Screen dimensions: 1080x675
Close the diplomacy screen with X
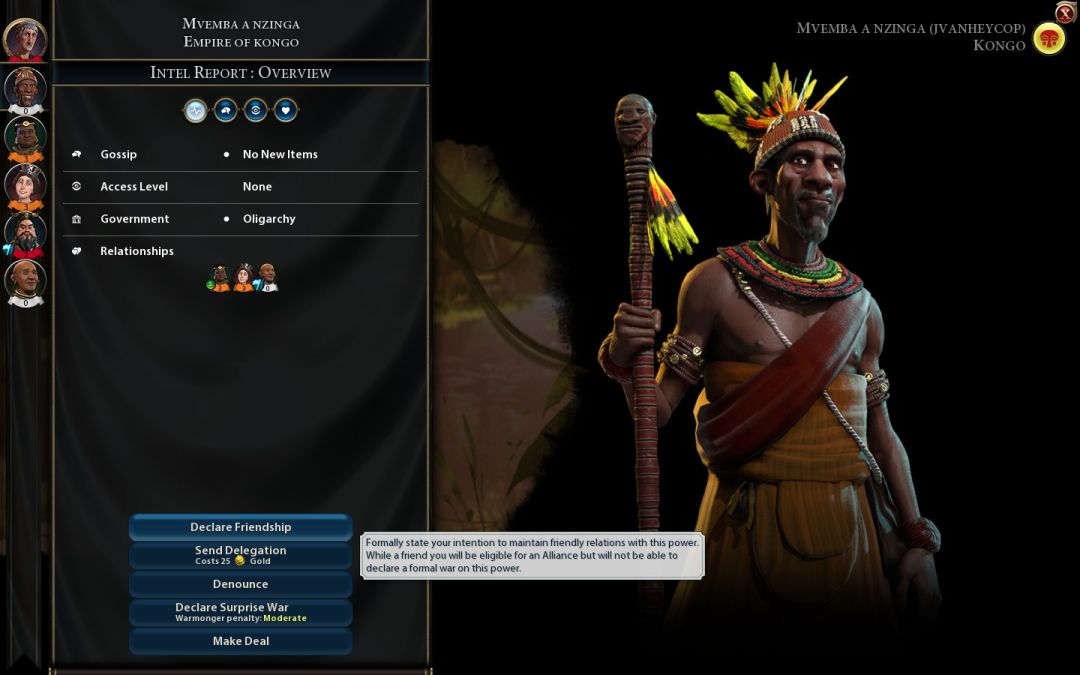pyautogui.click(x=1064, y=13)
